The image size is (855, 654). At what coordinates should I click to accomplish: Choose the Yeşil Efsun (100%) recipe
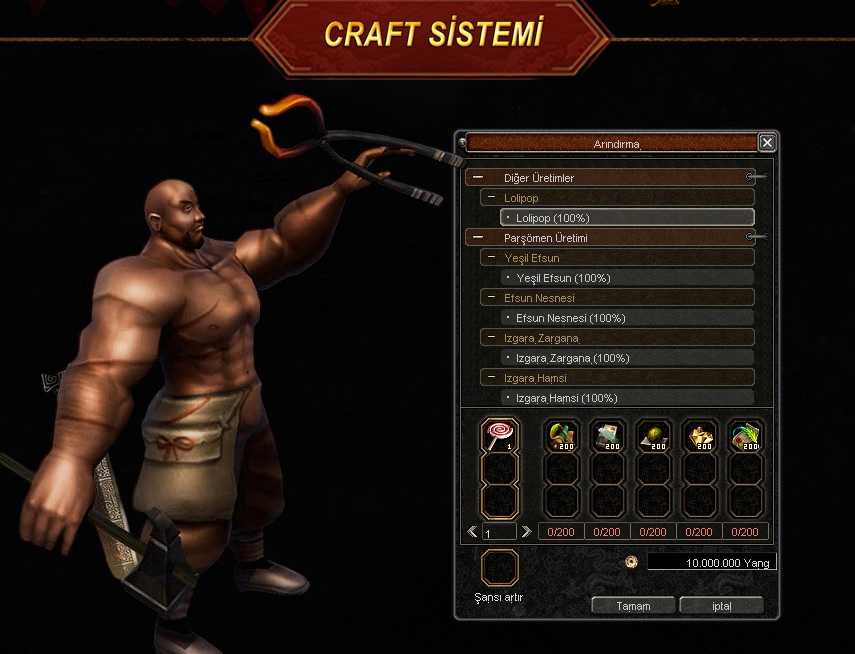coord(626,278)
